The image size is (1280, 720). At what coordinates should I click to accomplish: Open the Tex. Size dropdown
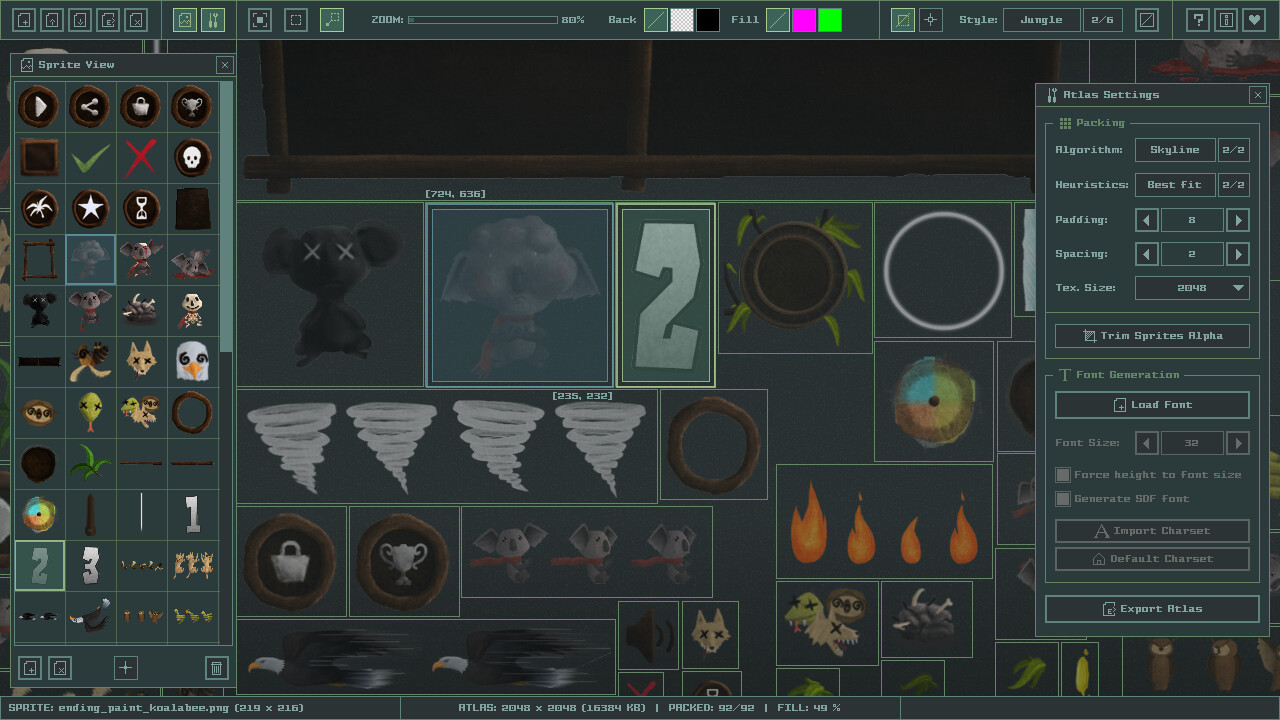tap(1192, 287)
